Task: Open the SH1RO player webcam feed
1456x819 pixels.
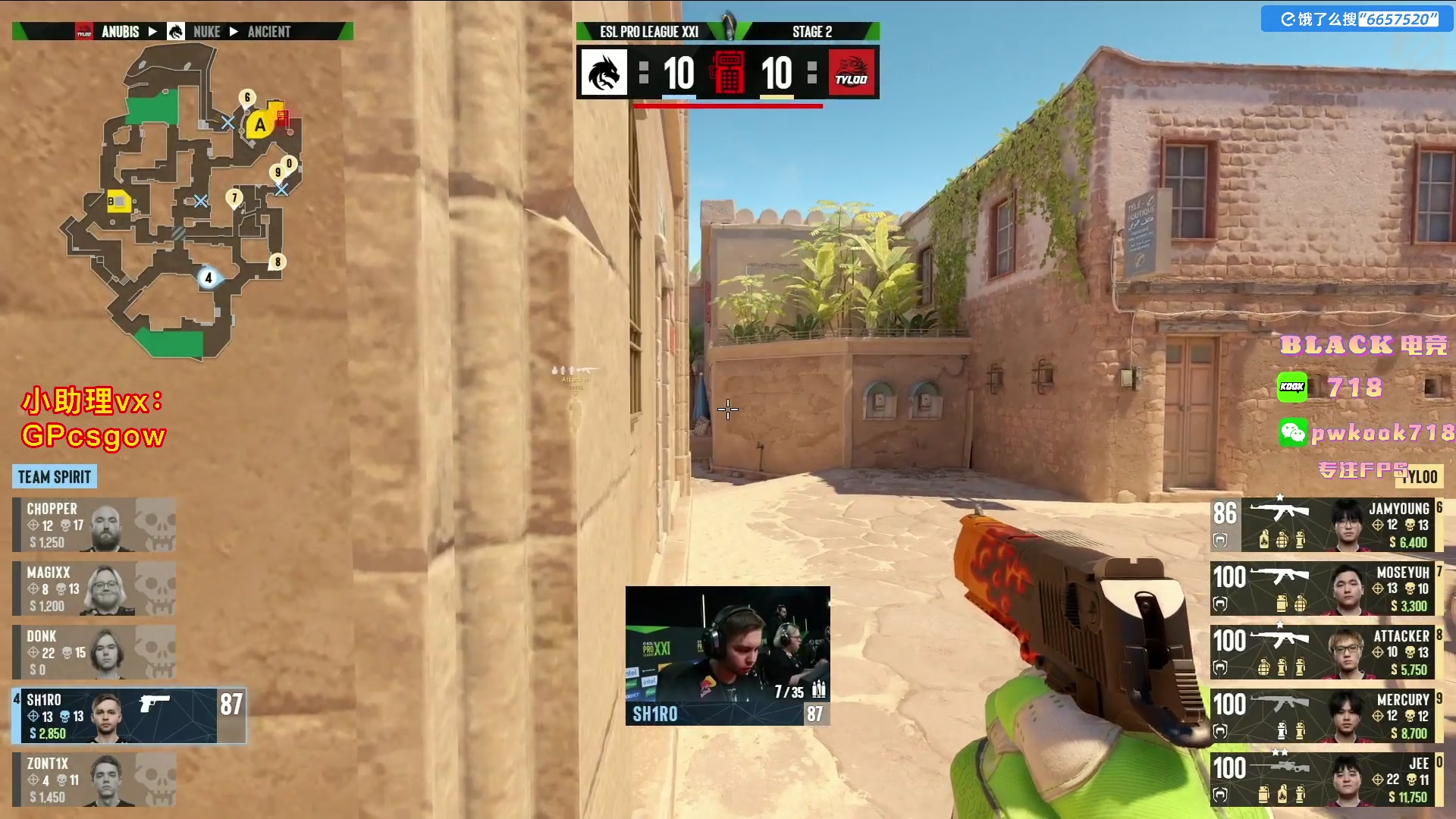Action: pyautogui.click(x=727, y=655)
